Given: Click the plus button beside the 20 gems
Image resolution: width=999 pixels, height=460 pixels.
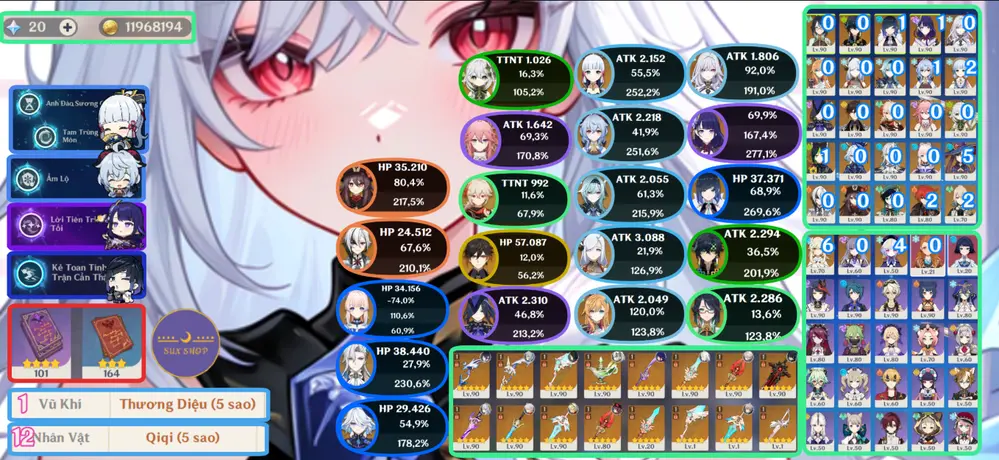Looking at the screenshot, I should [x=67, y=28].
